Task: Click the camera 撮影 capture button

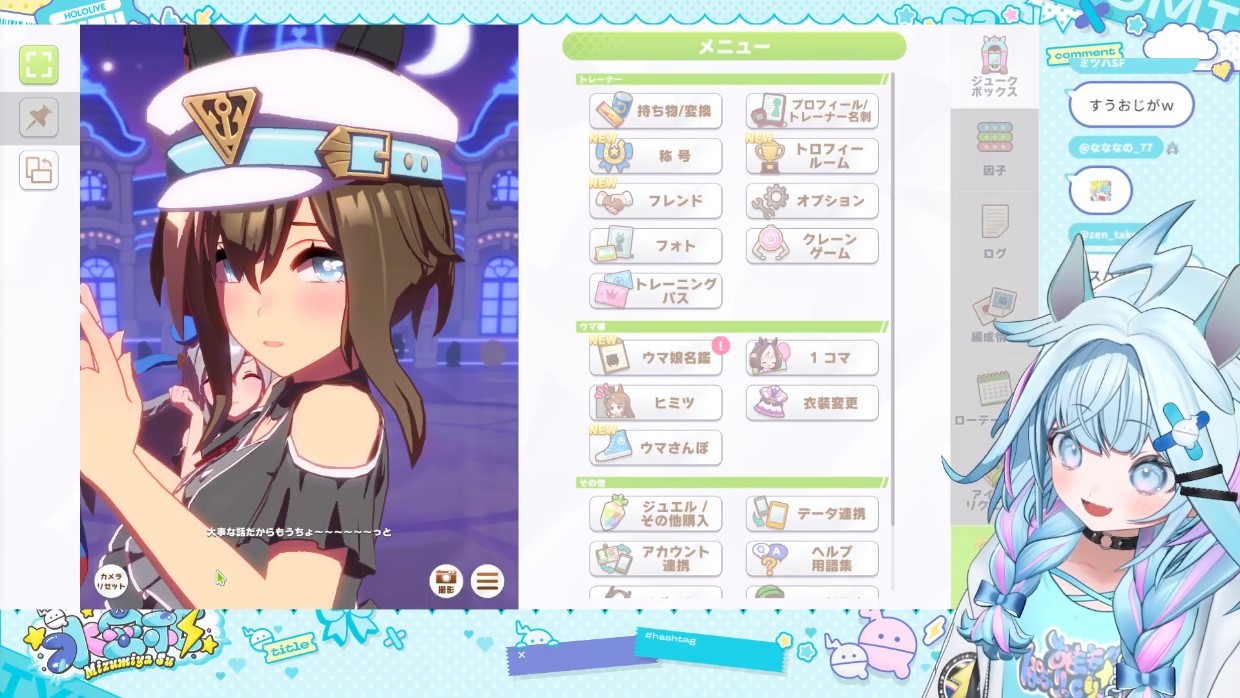Action: pyautogui.click(x=445, y=580)
